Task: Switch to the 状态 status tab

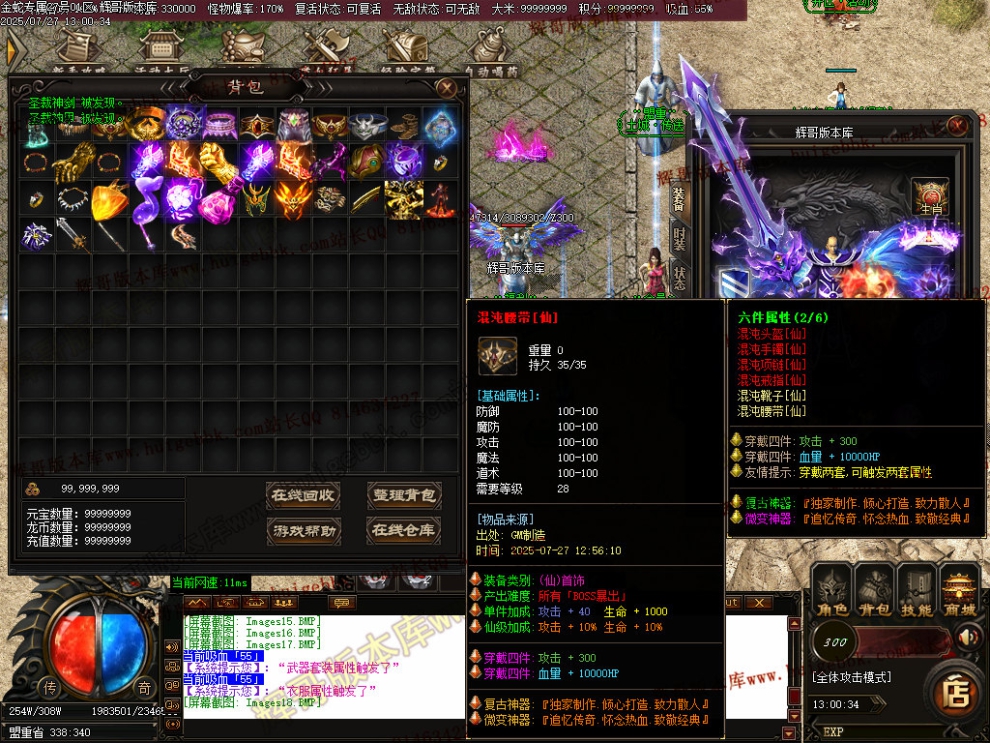Action: tap(679, 278)
